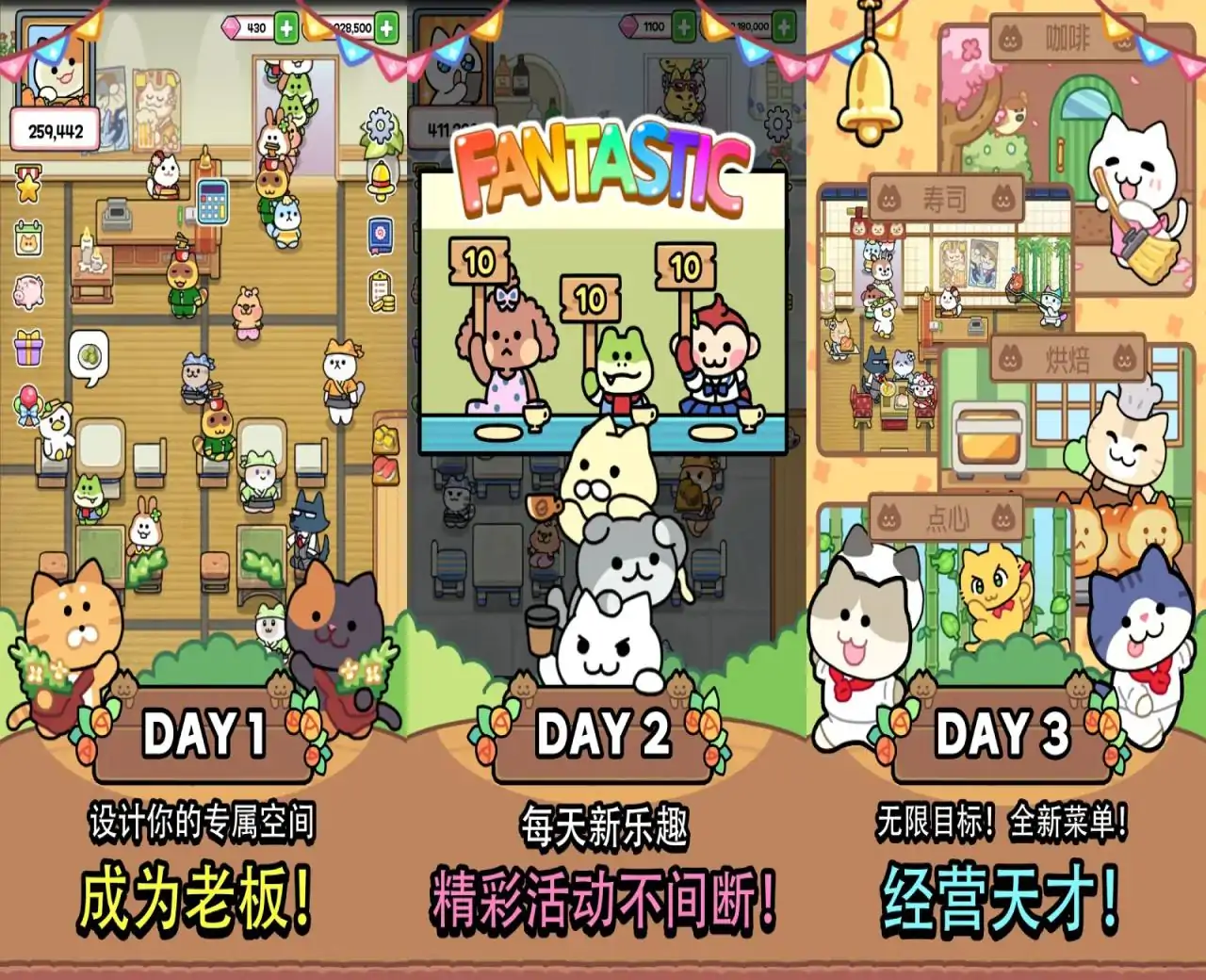Open the settings gear on the Day 2 screen
The width and height of the screenshot is (1206, 980).
(775, 122)
